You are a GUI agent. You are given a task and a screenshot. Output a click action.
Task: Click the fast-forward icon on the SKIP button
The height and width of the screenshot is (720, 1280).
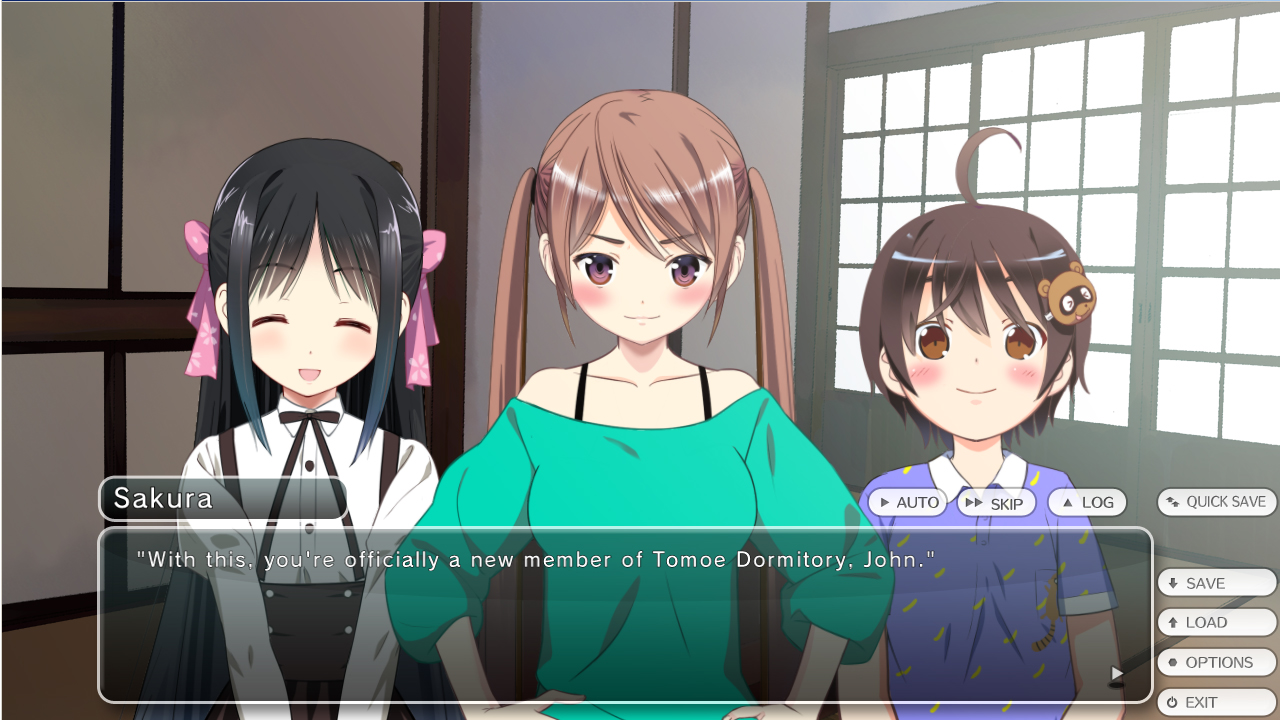pos(971,502)
